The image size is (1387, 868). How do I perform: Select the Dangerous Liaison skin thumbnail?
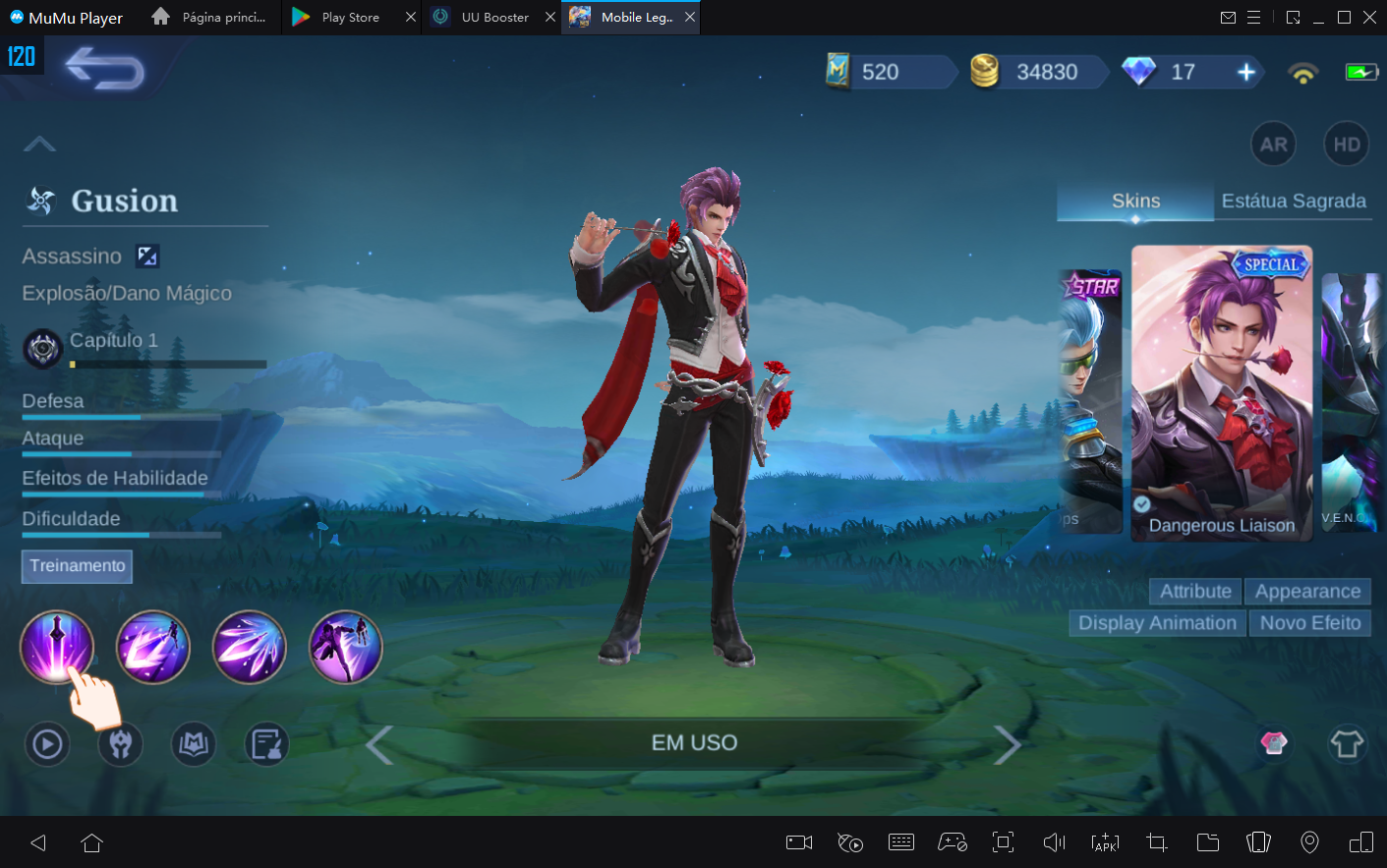[1222, 392]
